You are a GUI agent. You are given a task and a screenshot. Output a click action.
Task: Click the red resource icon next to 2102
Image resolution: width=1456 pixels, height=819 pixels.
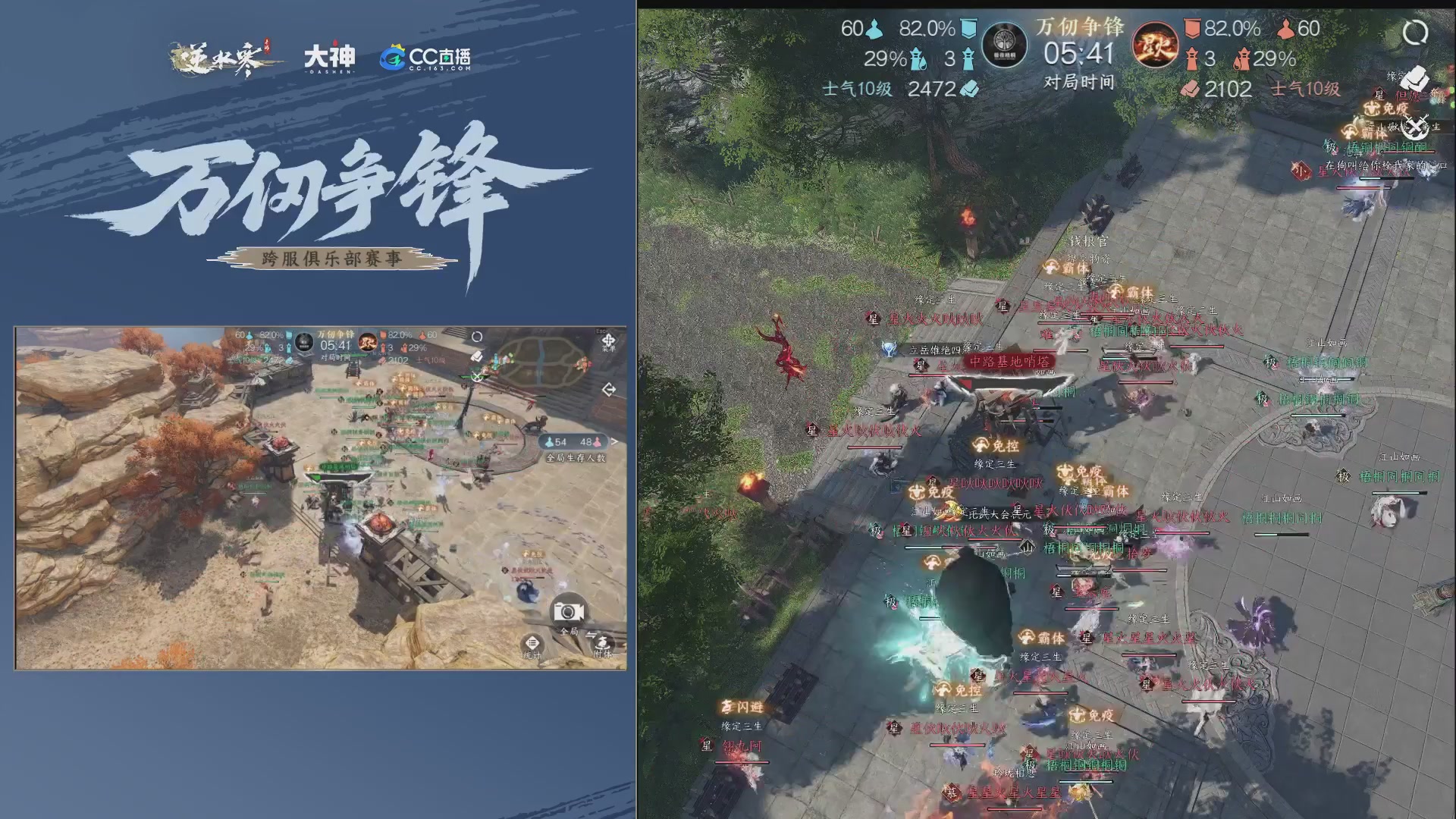[1191, 88]
